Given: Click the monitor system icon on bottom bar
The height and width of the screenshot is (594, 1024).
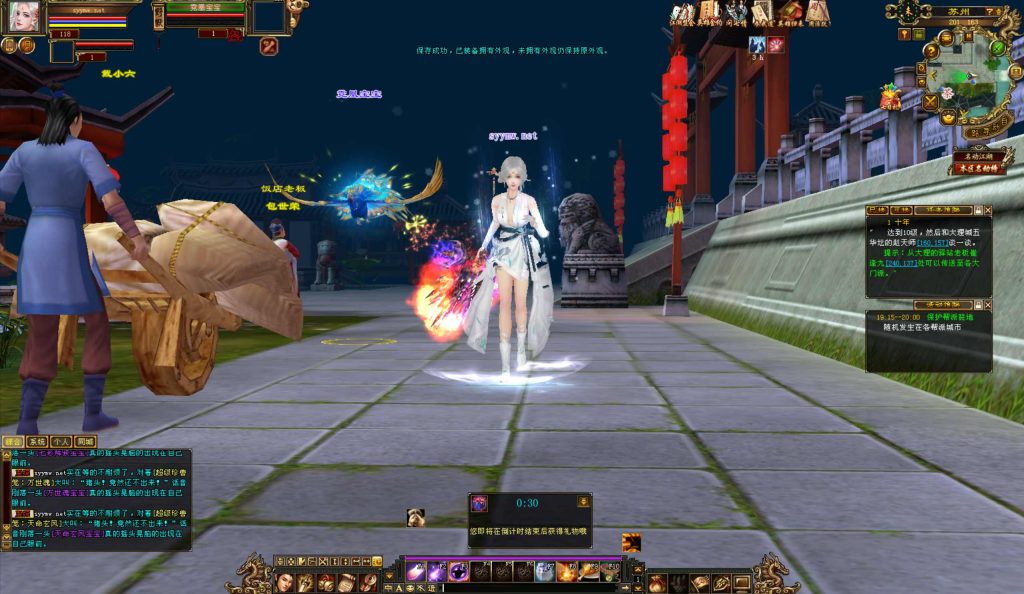Looking at the screenshot, I should (741, 582).
